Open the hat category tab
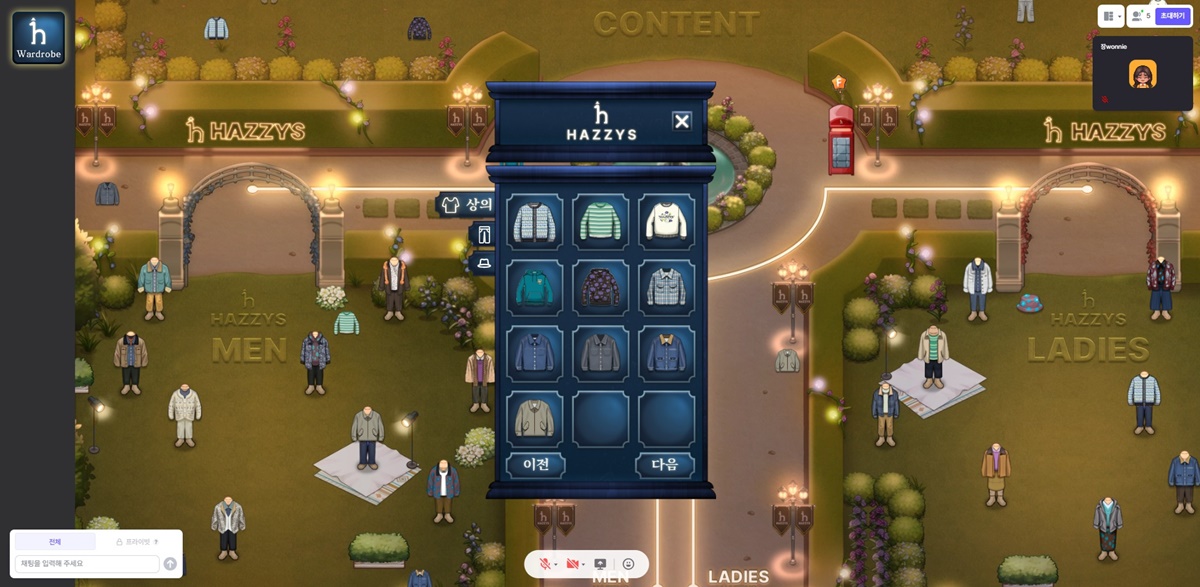This screenshot has width=1200, height=587. [x=485, y=263]
